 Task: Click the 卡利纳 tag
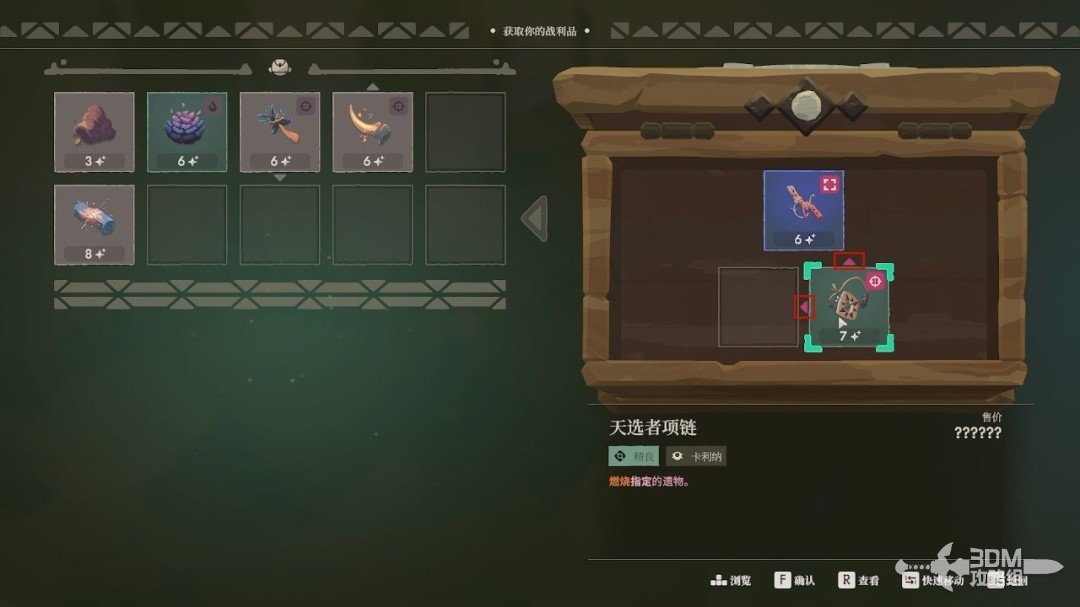click(x=696, y=456)
